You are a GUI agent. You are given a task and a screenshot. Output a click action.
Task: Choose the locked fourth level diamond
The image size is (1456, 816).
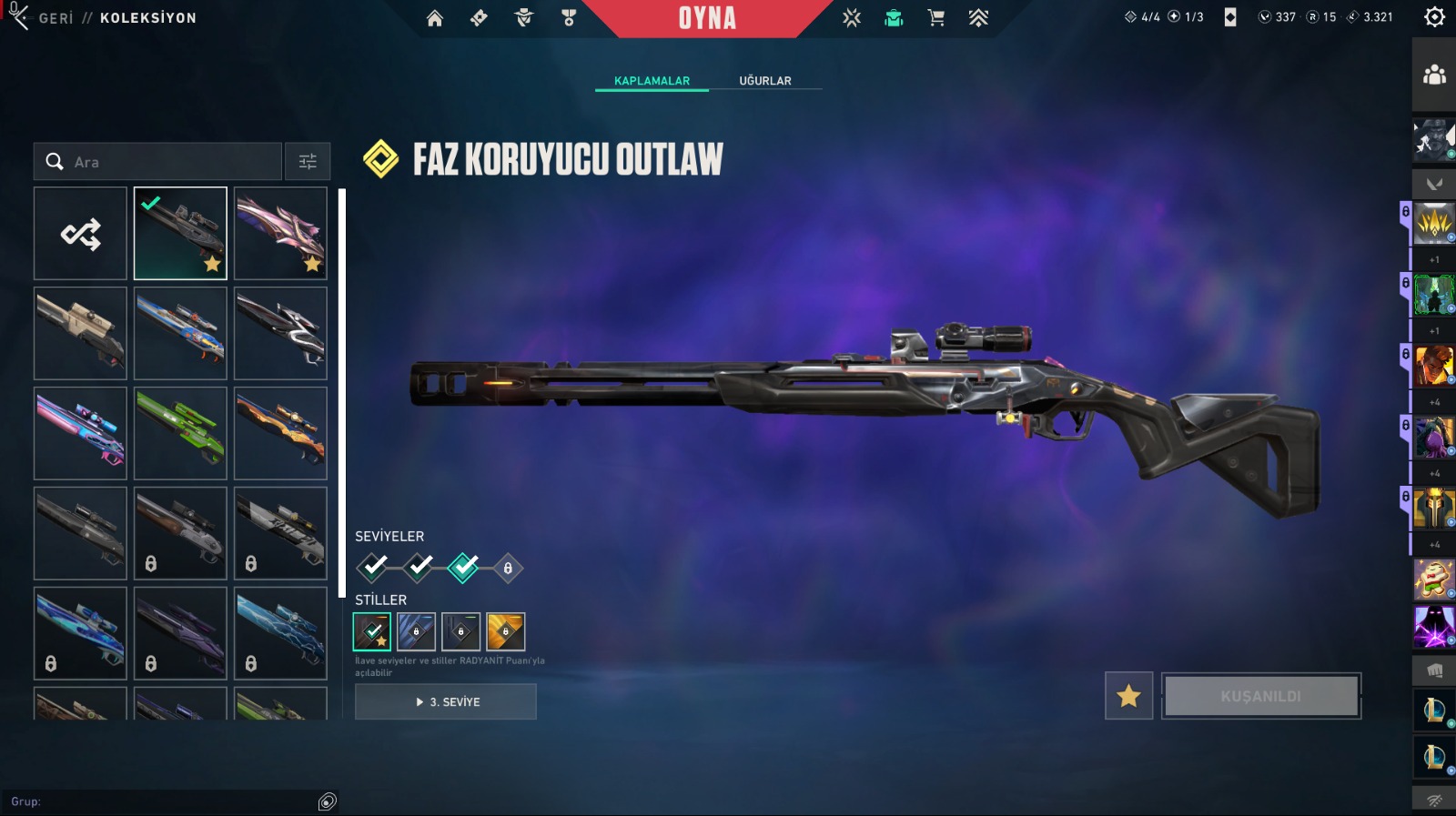508,569
